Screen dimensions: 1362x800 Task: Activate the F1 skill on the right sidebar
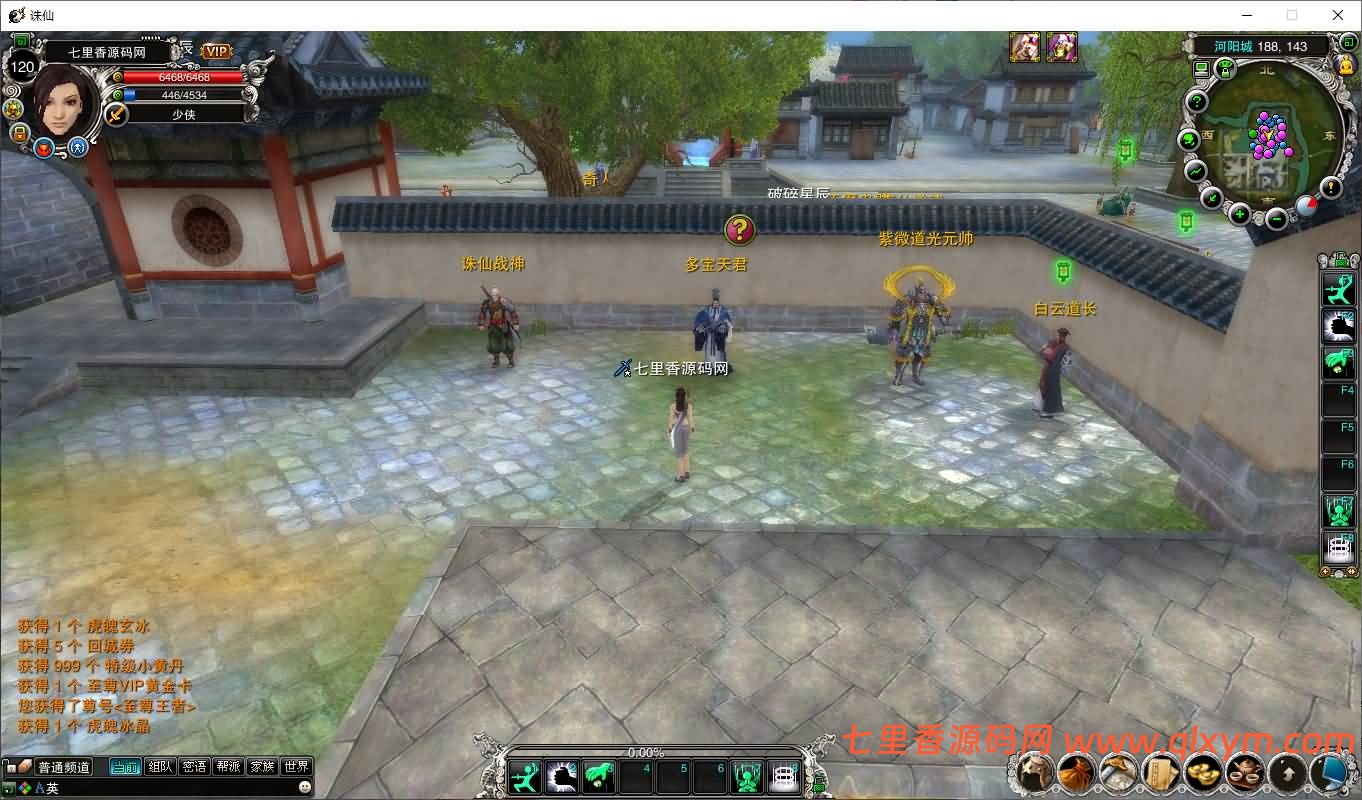1339,288
